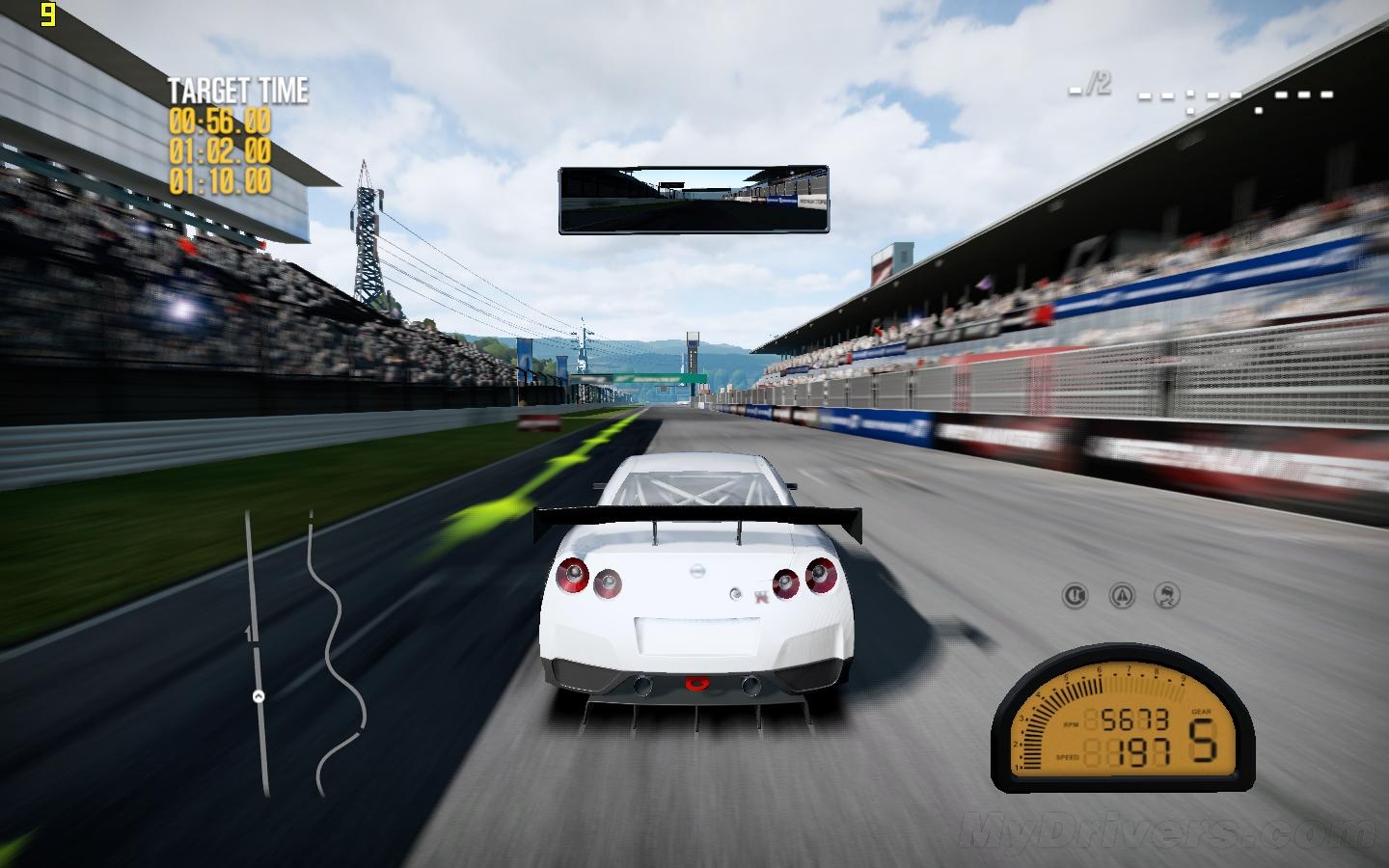The height and width of the screenshot is (868, 1389).
Task: Select the stability control skidding-car icon
Action: tap(1167, 596)
